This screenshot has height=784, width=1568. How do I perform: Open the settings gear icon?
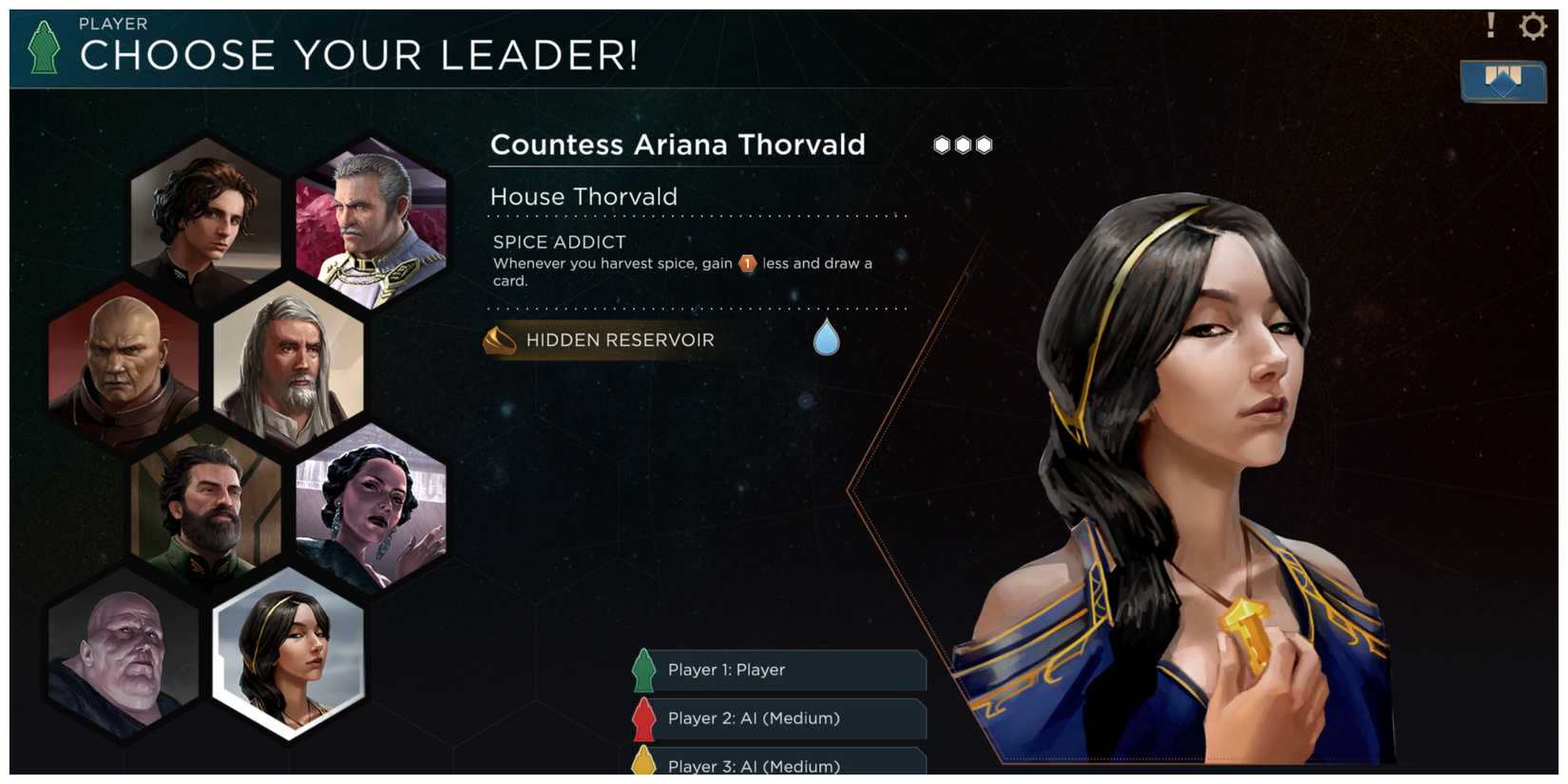coord(1532,27)
